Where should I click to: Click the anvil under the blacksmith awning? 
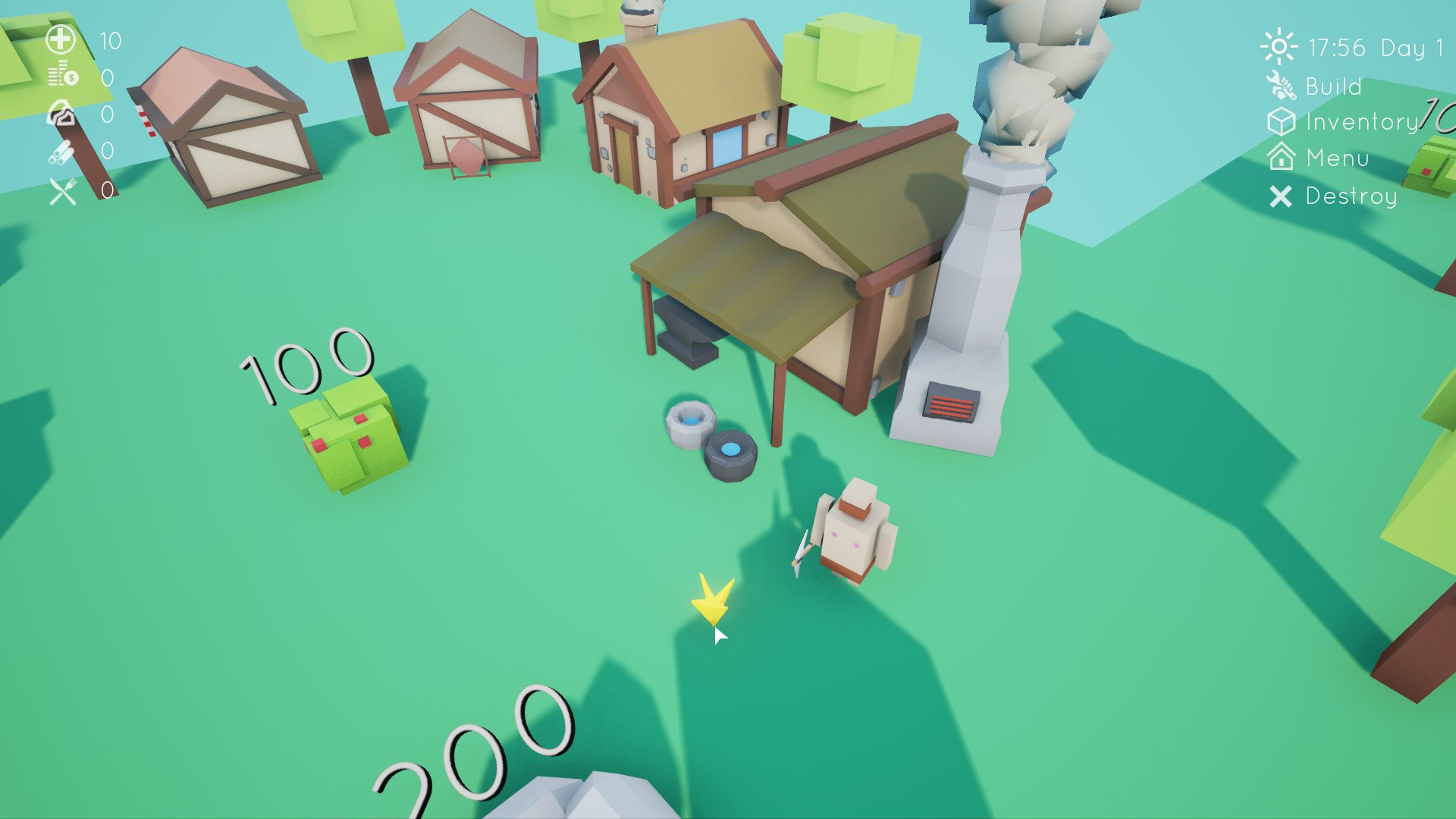(689, 330)
